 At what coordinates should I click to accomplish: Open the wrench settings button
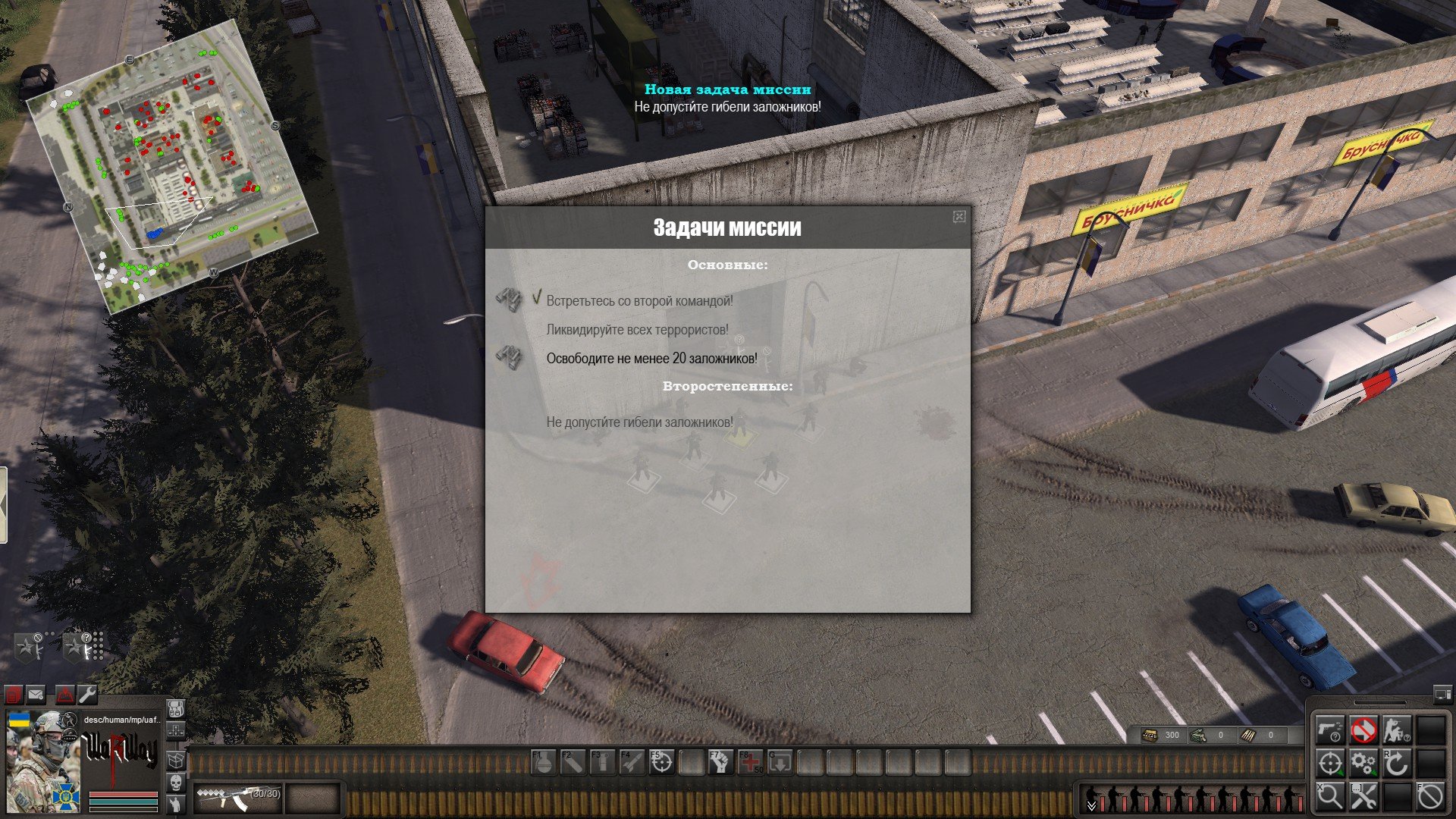(x=87, y=694)
